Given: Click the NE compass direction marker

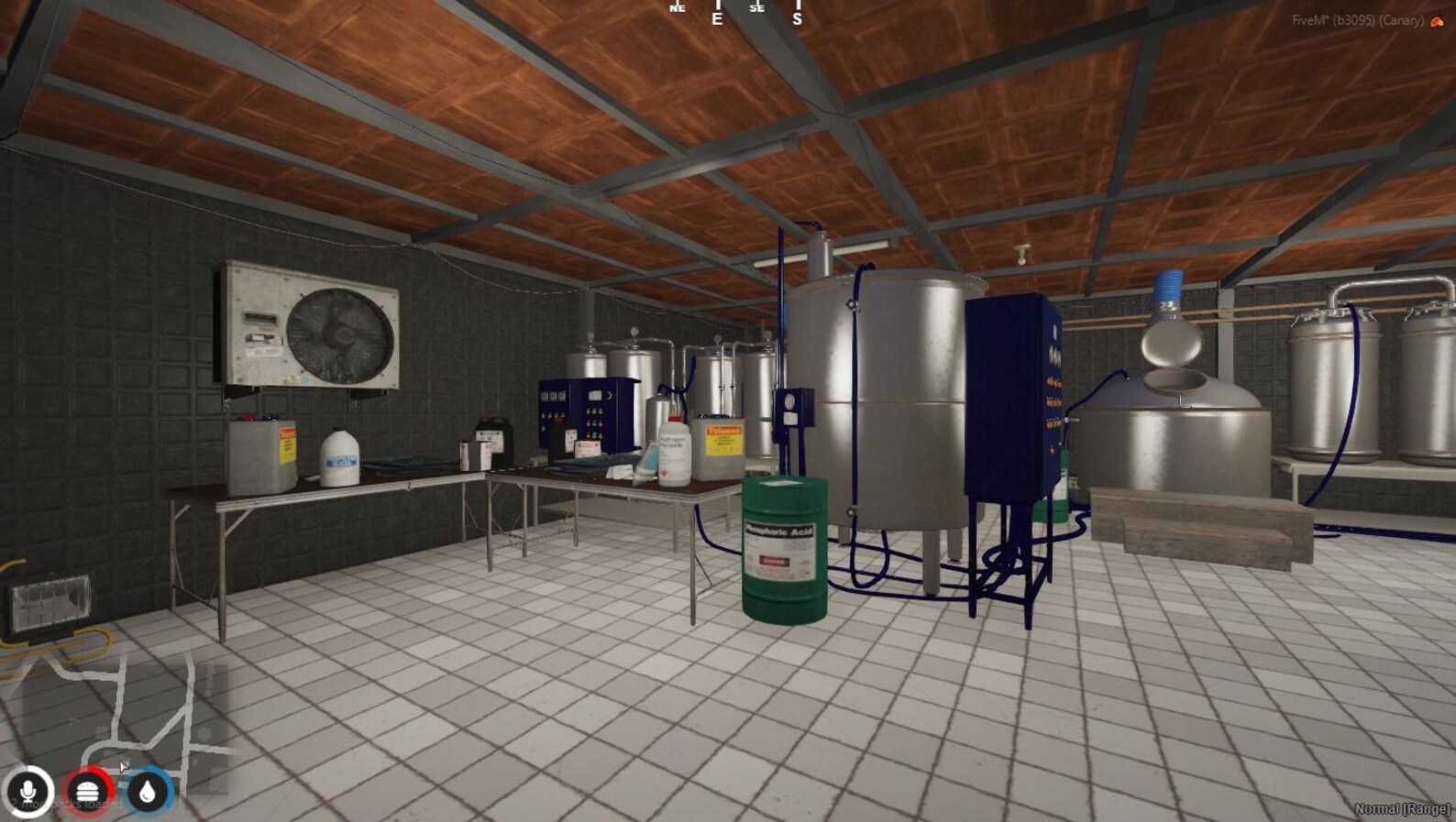Looking at the screenshot, I should [678, 9].
